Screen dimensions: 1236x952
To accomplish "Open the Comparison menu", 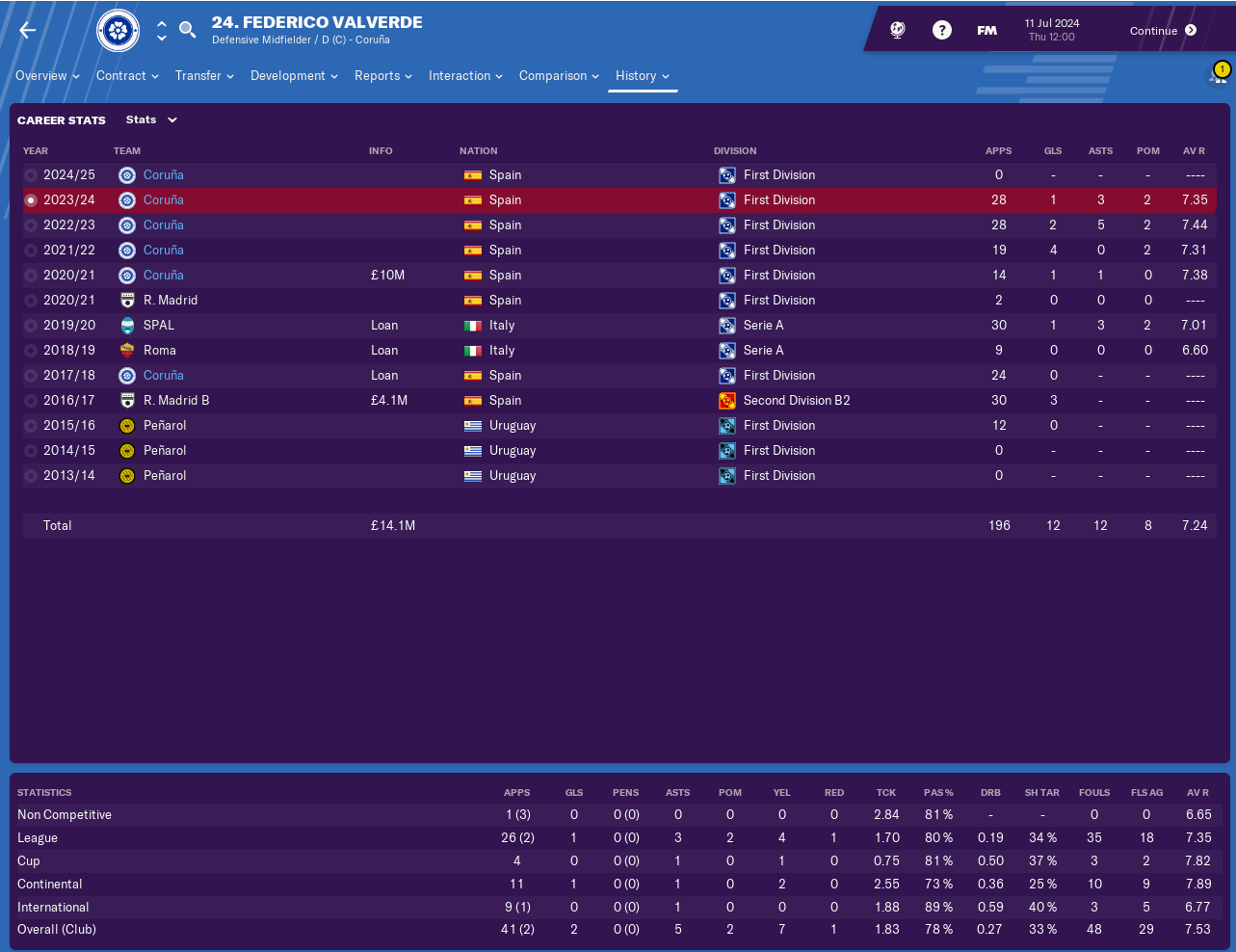I will click(x=559, y=76).
